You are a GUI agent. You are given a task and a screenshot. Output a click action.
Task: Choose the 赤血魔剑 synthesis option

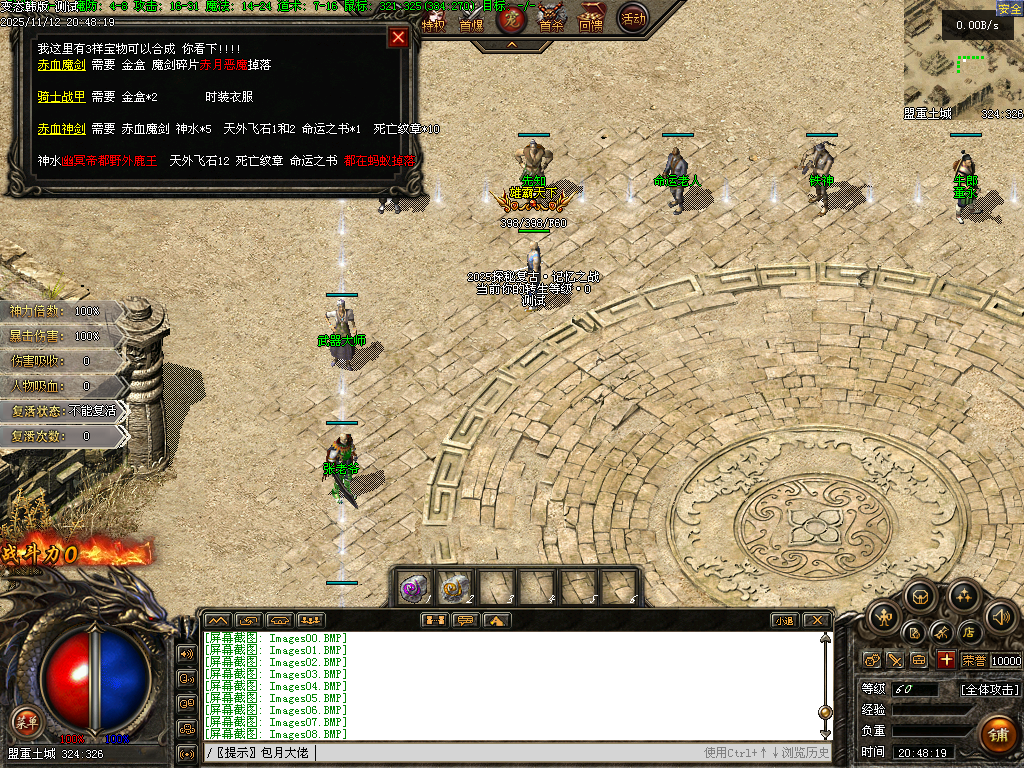(61, 65)
